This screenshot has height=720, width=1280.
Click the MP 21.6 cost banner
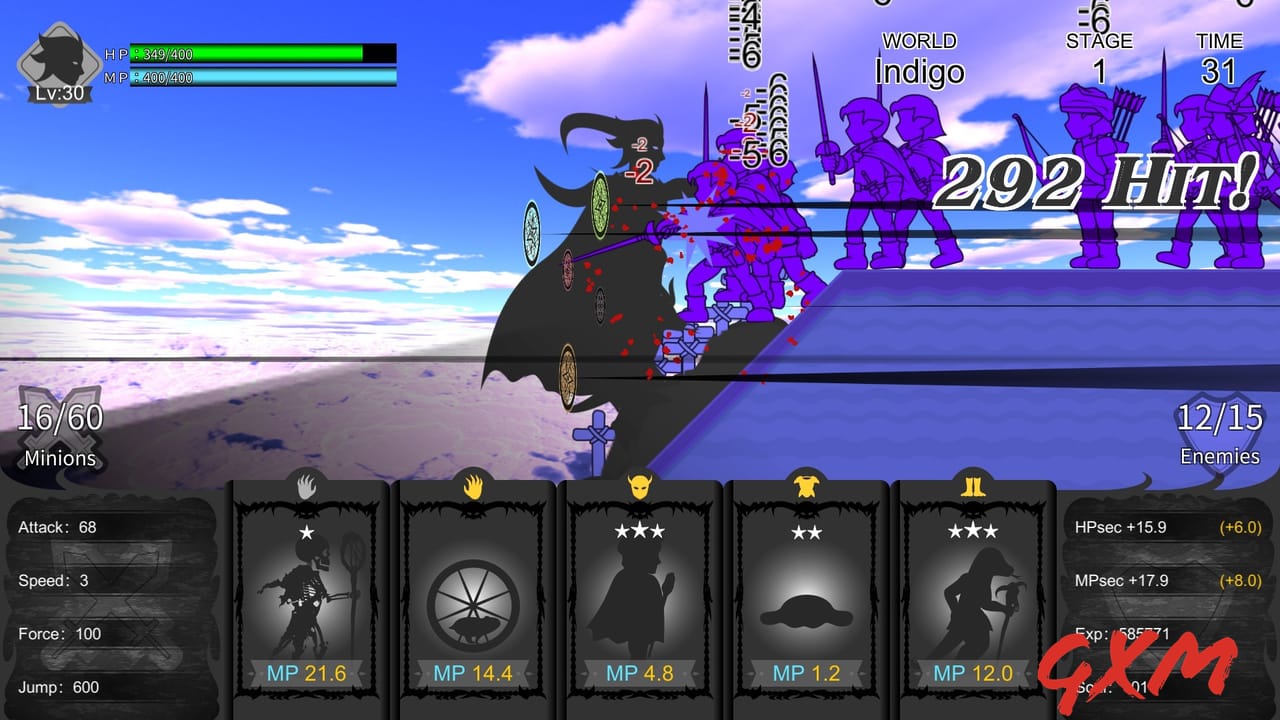click(x=307, y=673)
